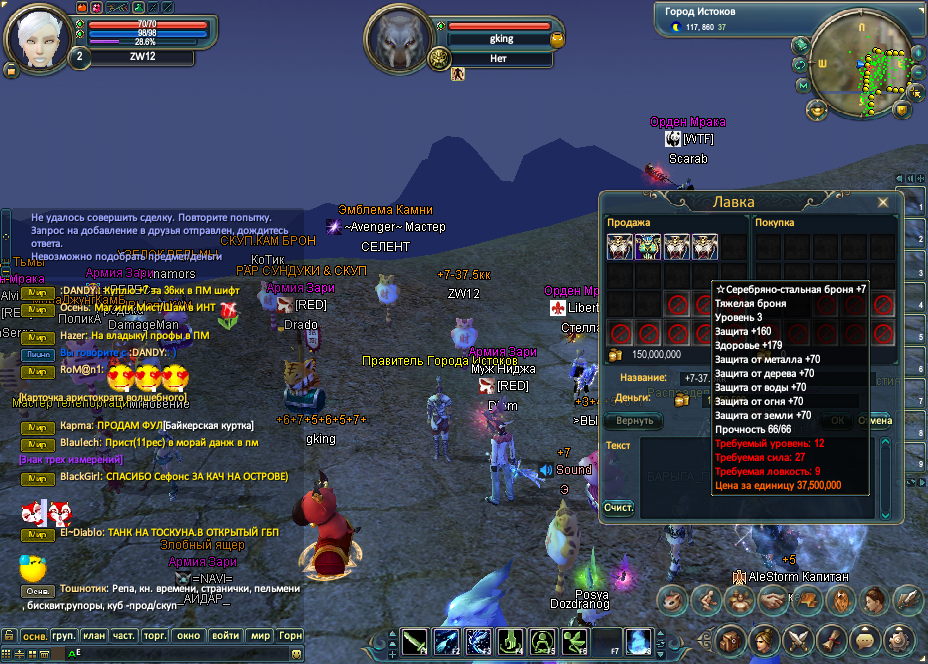Open the gold ingot shop icon near minimap
Image resolution: width=928 pixels, height=664 pixels.
coord(818,108)
